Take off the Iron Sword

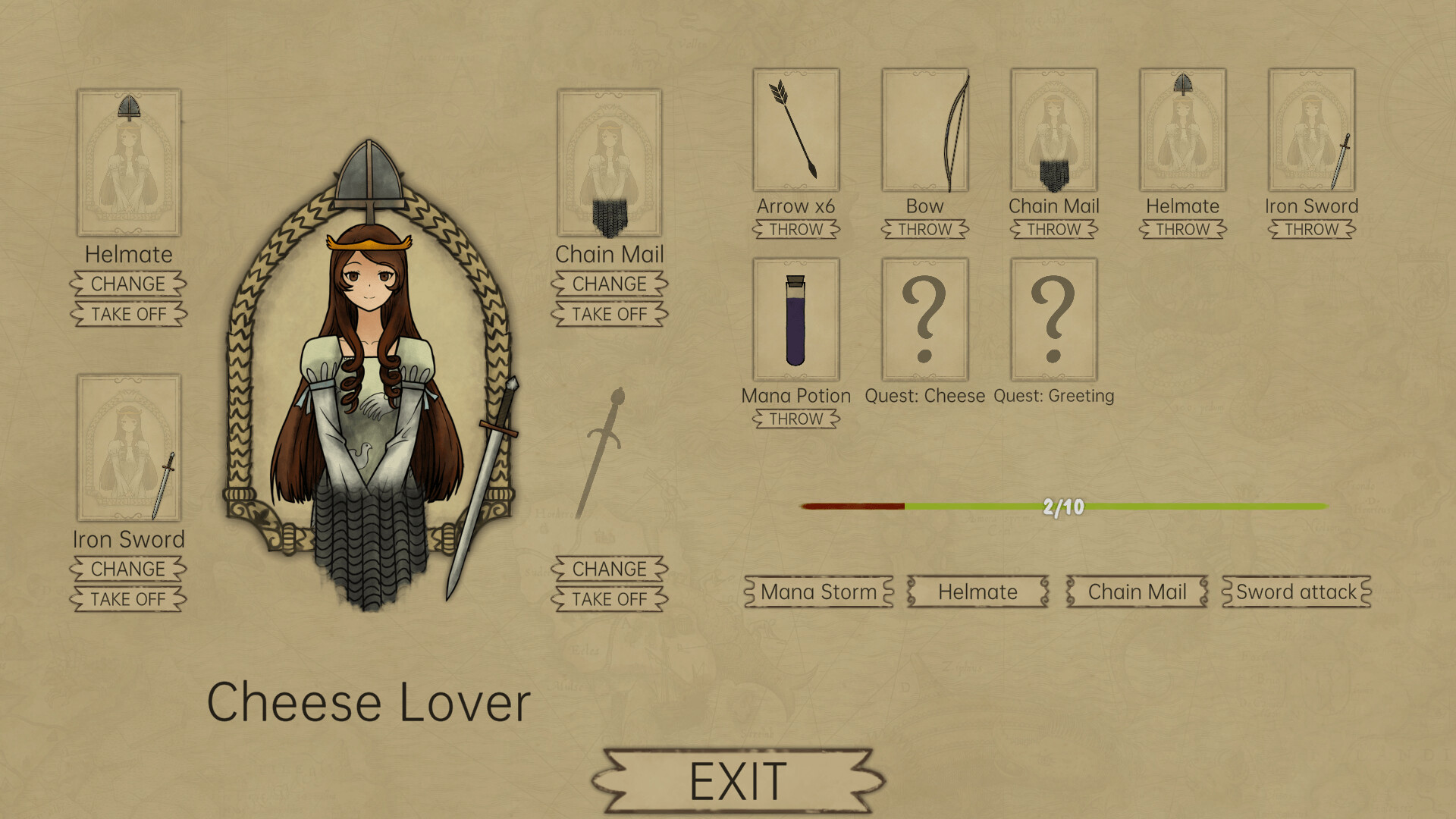click(128, 598)
